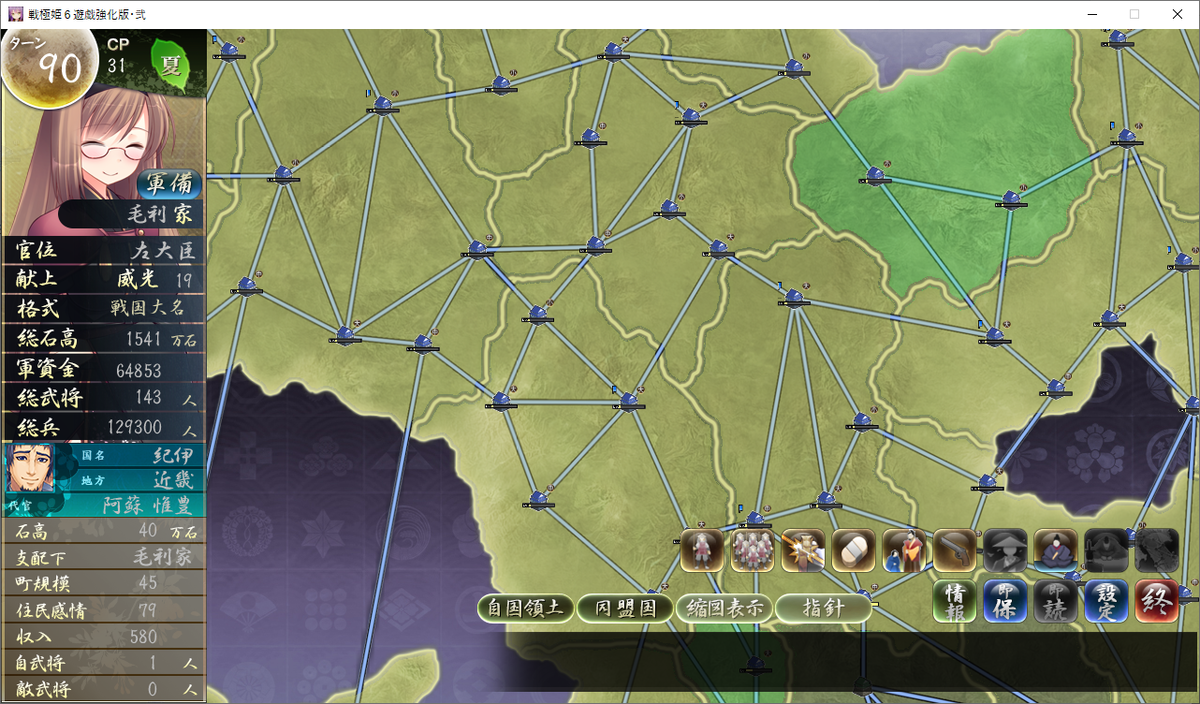
Task: Select the single soldier command icon
Action: [x=702, y=551]
